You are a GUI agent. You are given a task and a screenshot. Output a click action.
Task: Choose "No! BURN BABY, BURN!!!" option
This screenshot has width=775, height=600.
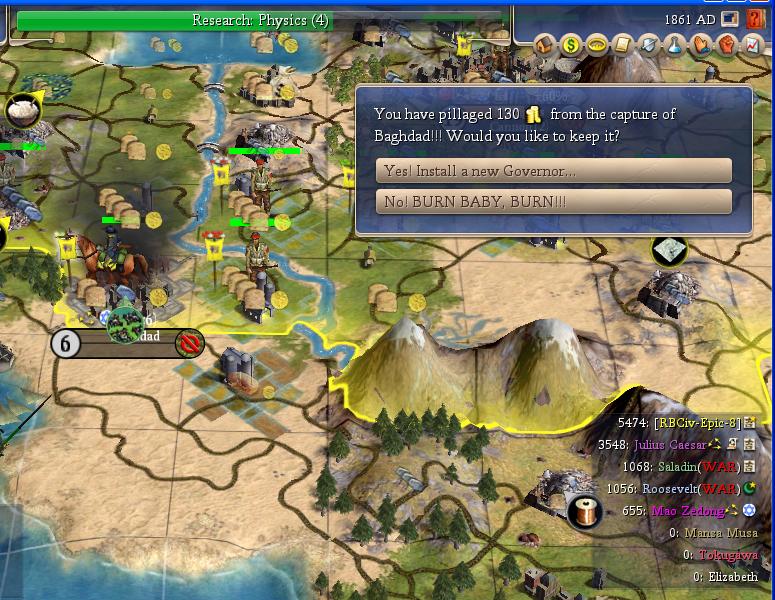tap(553, 202)
